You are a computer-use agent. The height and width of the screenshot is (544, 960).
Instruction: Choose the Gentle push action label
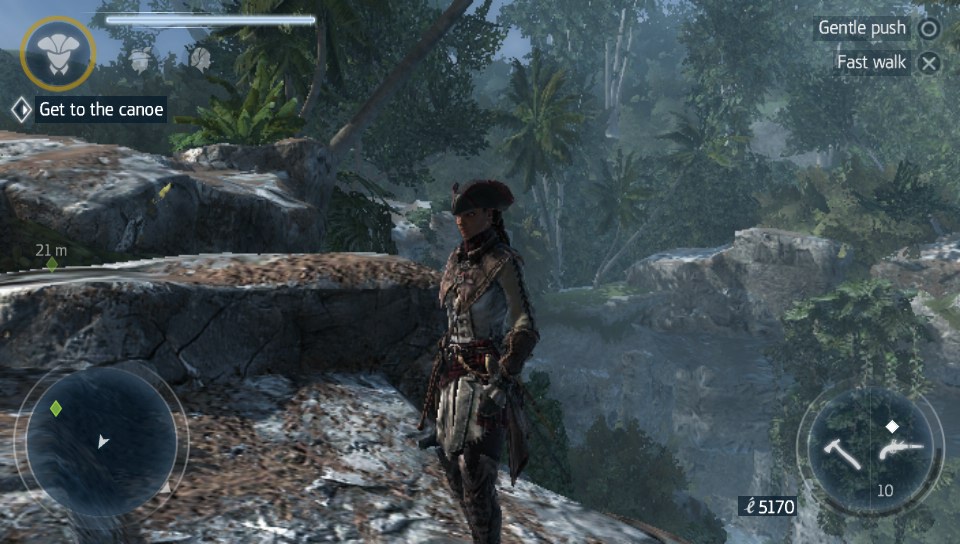click(862, 28)
